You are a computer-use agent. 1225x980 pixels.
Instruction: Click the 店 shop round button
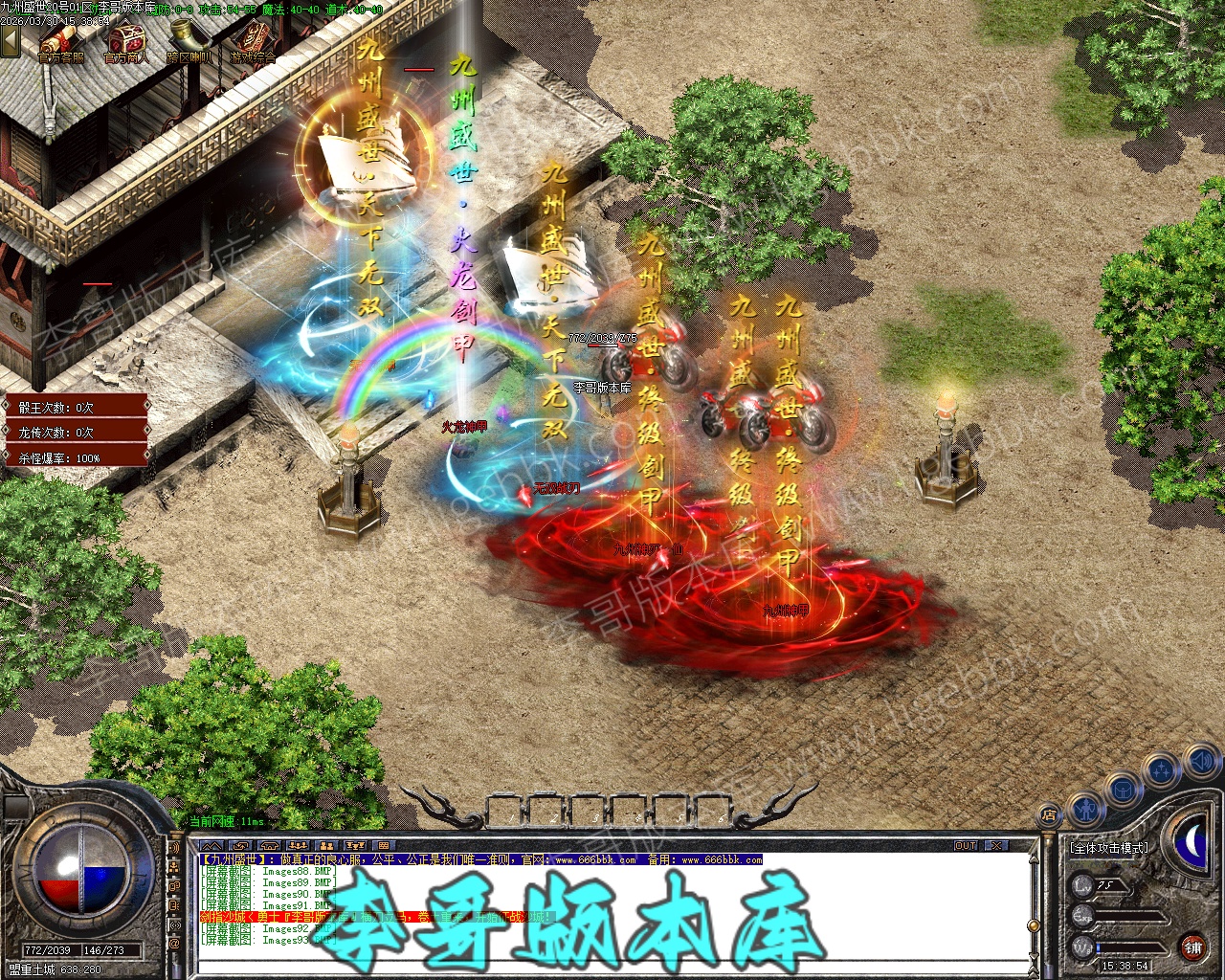[1049, 816]
